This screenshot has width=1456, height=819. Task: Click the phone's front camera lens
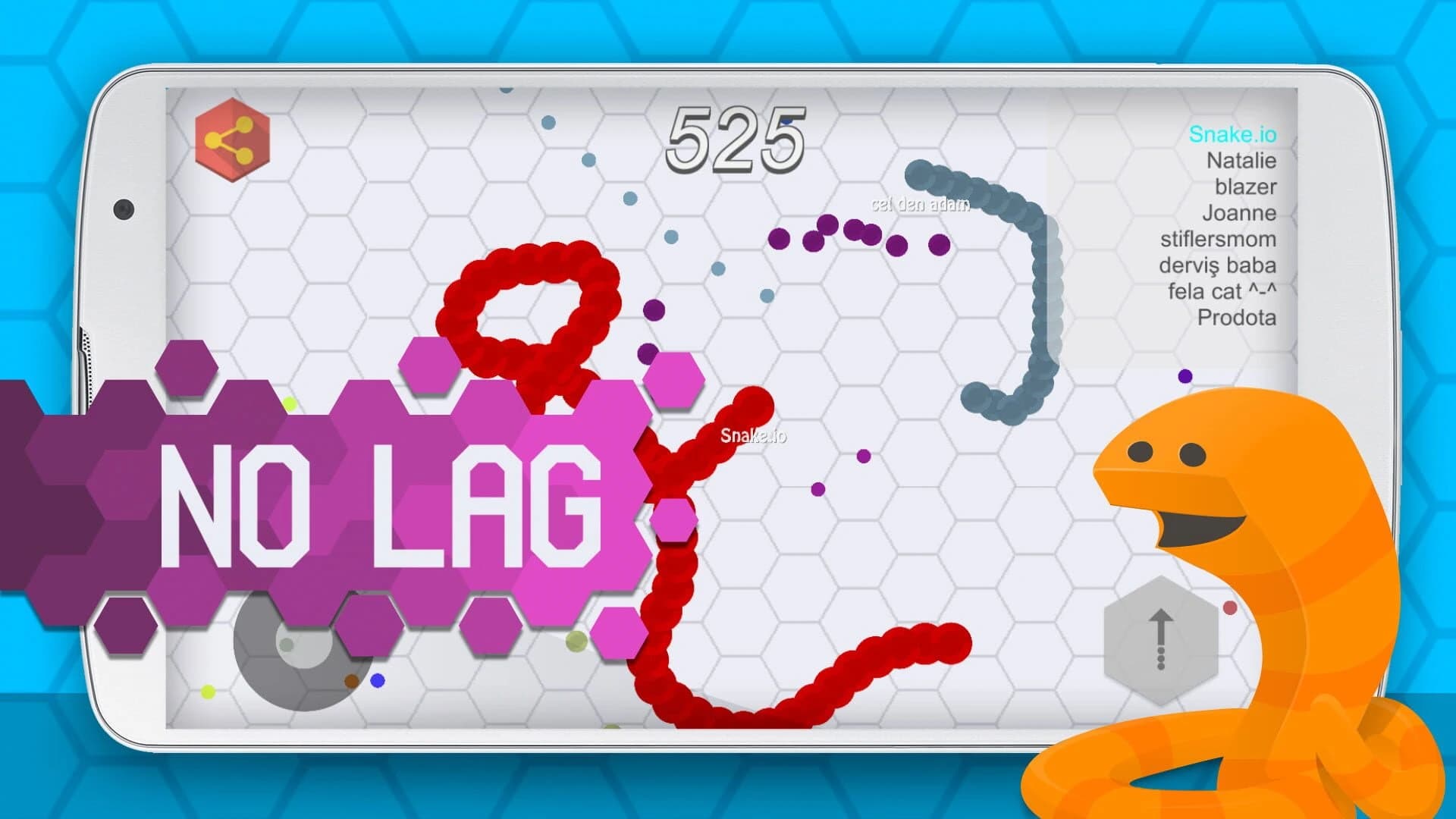[x=124, y=208]
